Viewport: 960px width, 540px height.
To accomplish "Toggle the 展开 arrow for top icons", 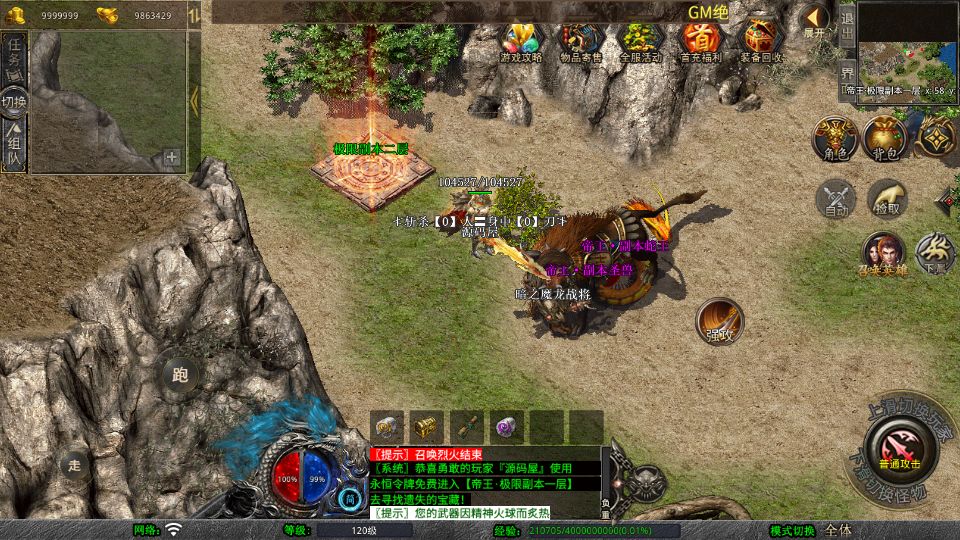I will pos(815,21).
